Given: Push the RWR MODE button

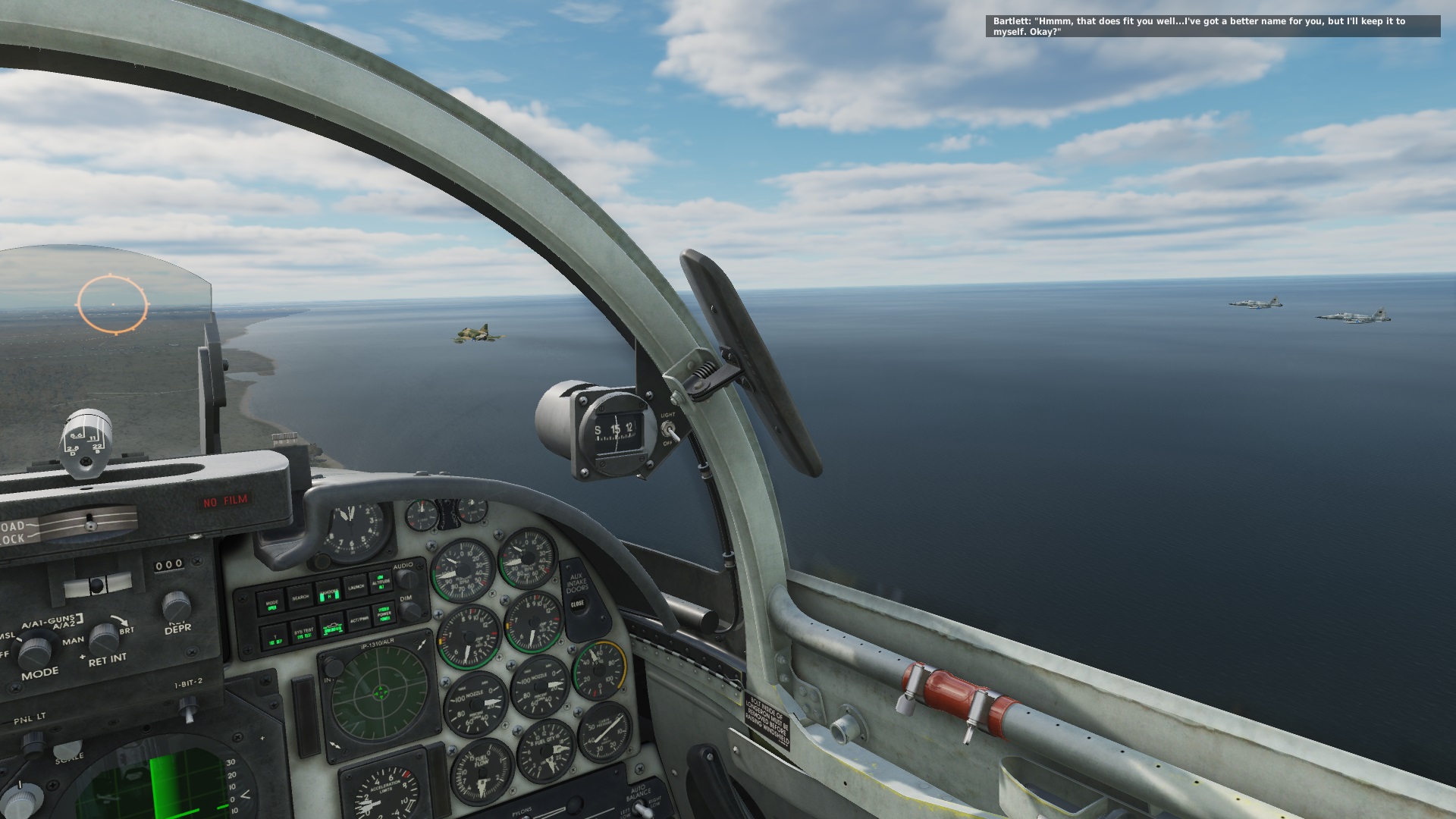Looking at the screenshot, I should pyautogui.click(x=271, y=604).
